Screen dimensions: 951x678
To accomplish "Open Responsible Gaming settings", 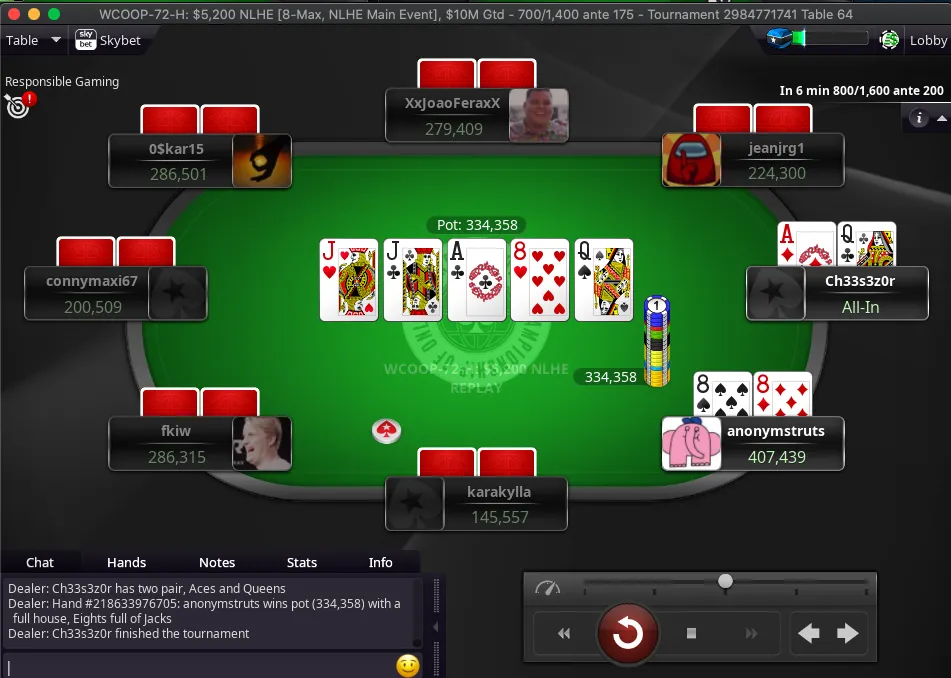I will tap(19, 104).
